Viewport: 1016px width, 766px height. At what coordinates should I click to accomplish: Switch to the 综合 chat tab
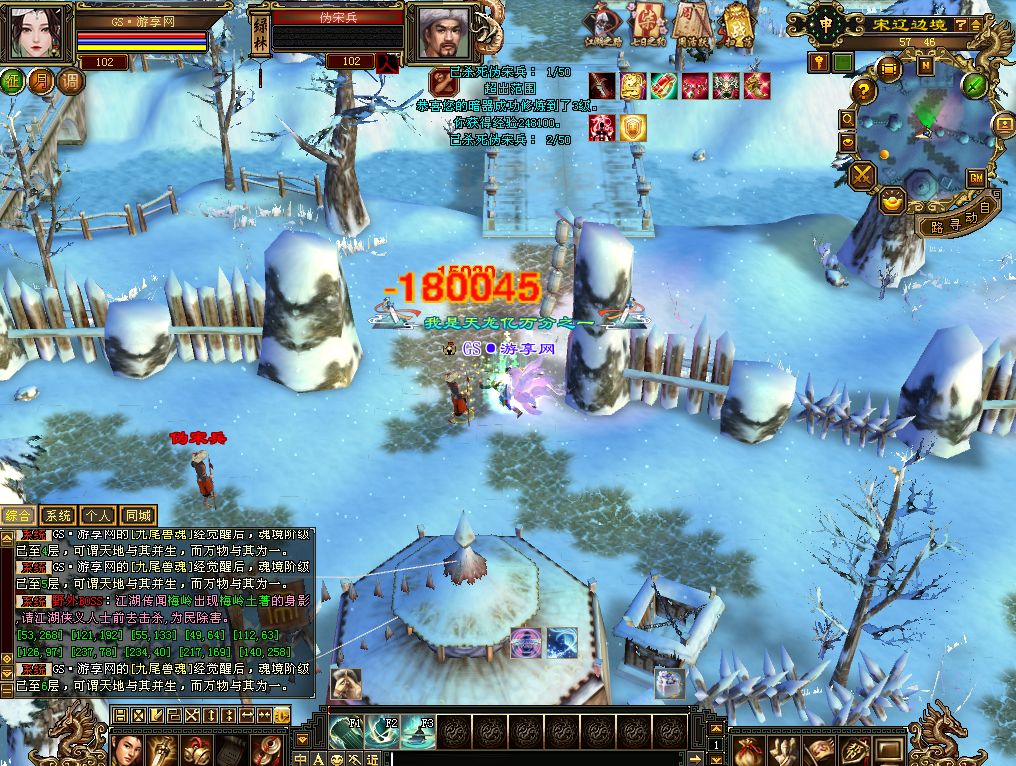17,516
